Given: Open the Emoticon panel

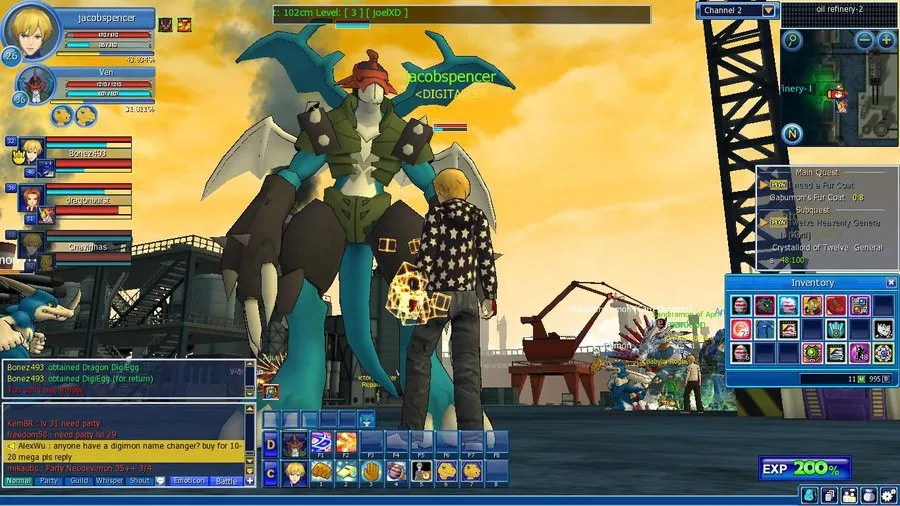Looking at the screenshot, I should point(188,481).
